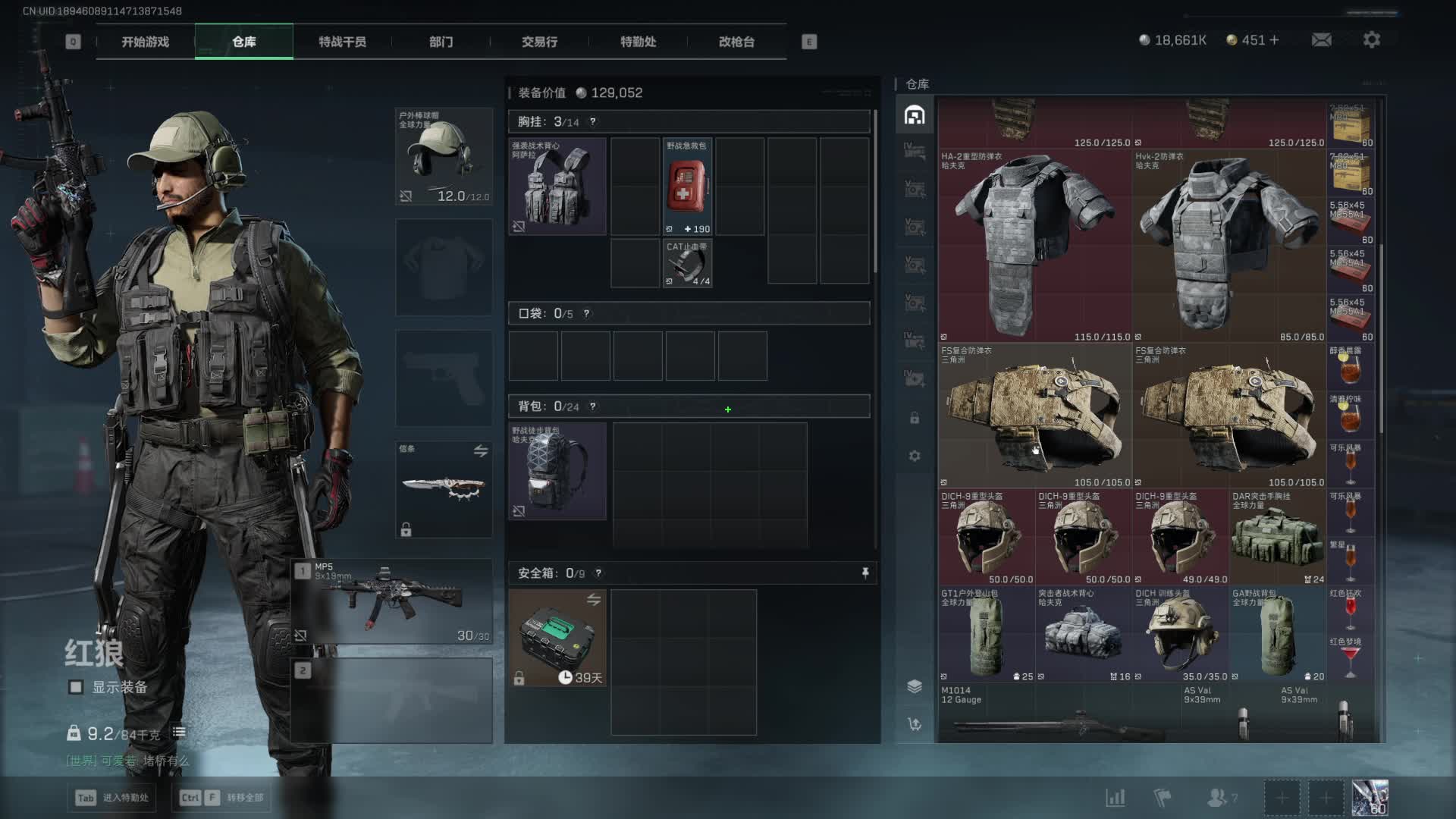Switch to the 特战干员 tab
The width and height of the screenshot is (1456, 819).
[342, 42]
